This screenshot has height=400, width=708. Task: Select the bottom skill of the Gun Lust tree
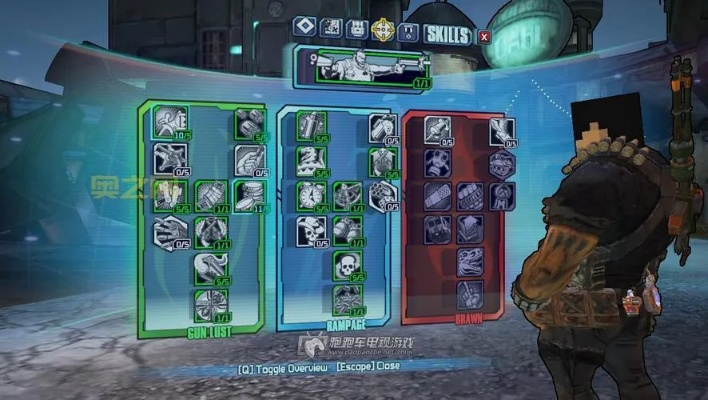[210, 302]
